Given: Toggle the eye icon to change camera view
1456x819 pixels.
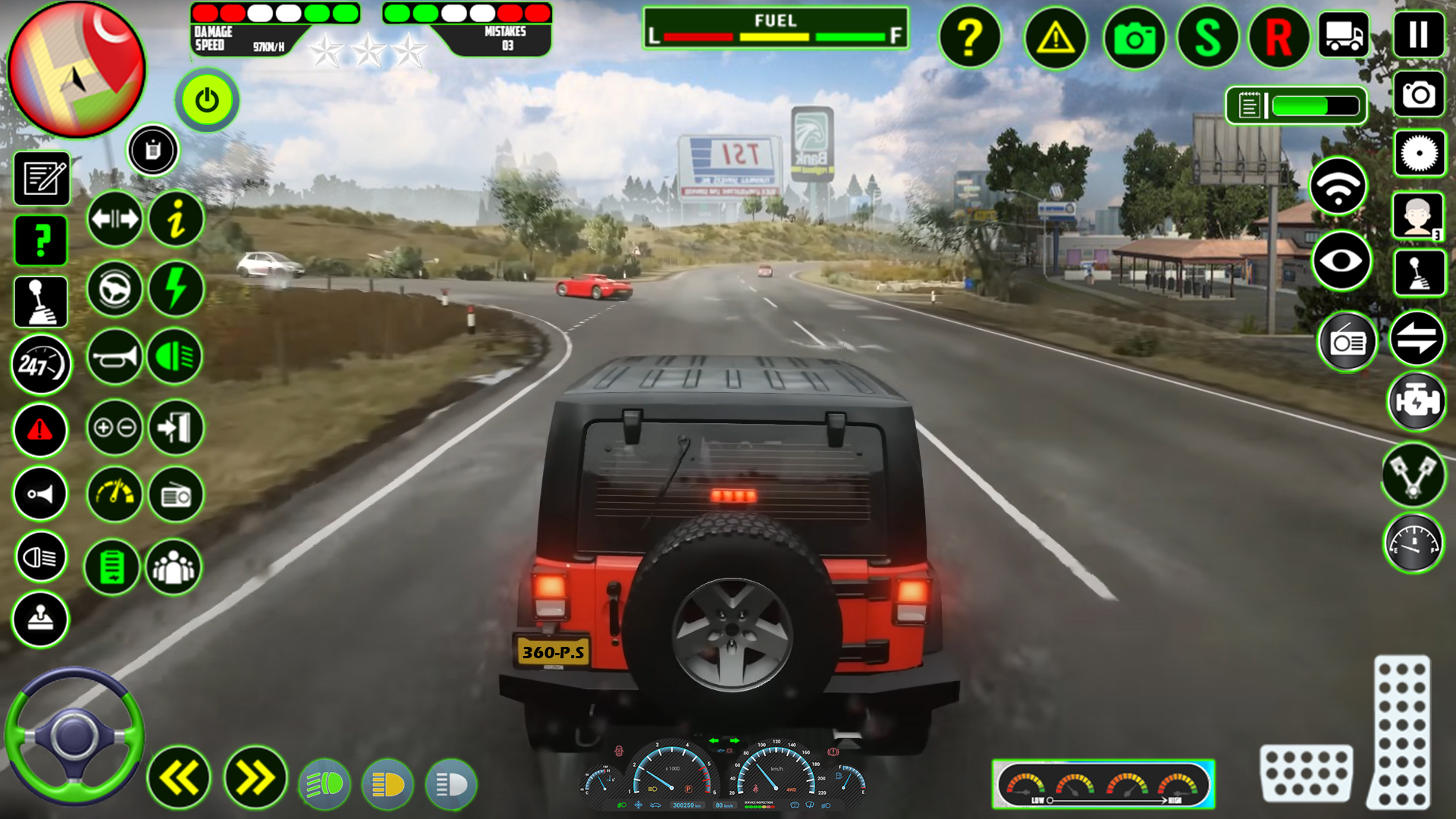Looking at the screenshot, I should [1343, 262].
